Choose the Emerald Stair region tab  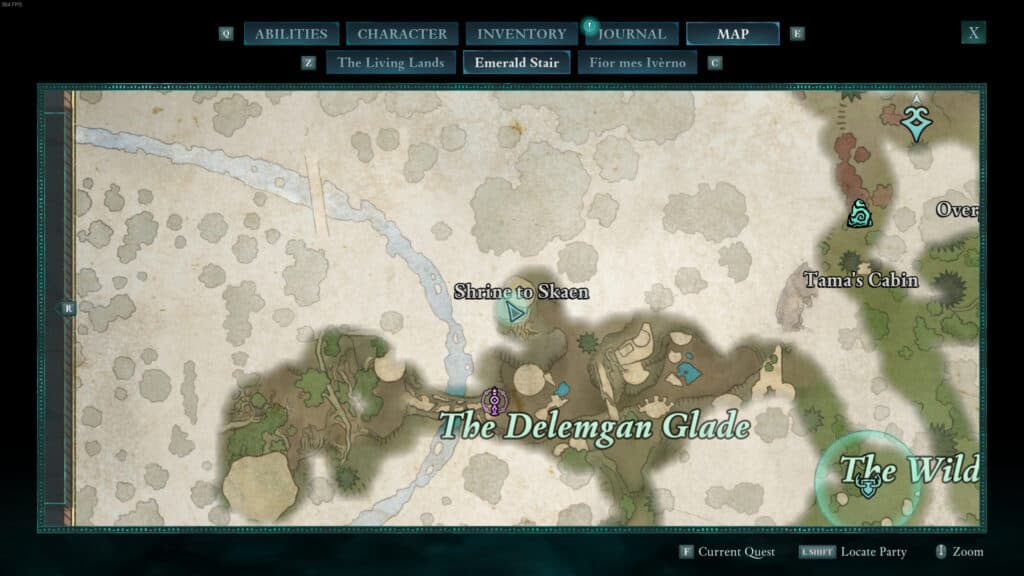[x=516, y=63]
